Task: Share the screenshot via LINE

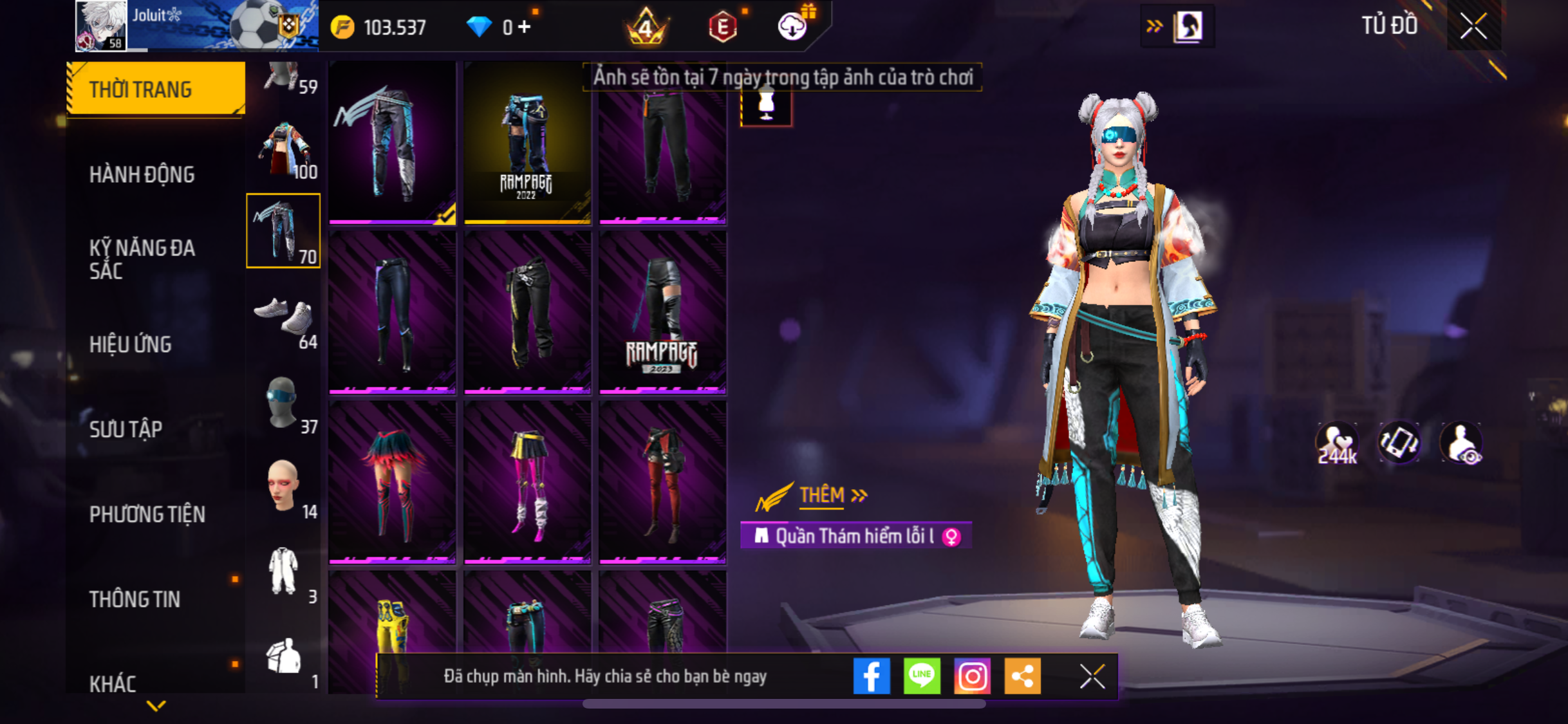Action: 921,676
